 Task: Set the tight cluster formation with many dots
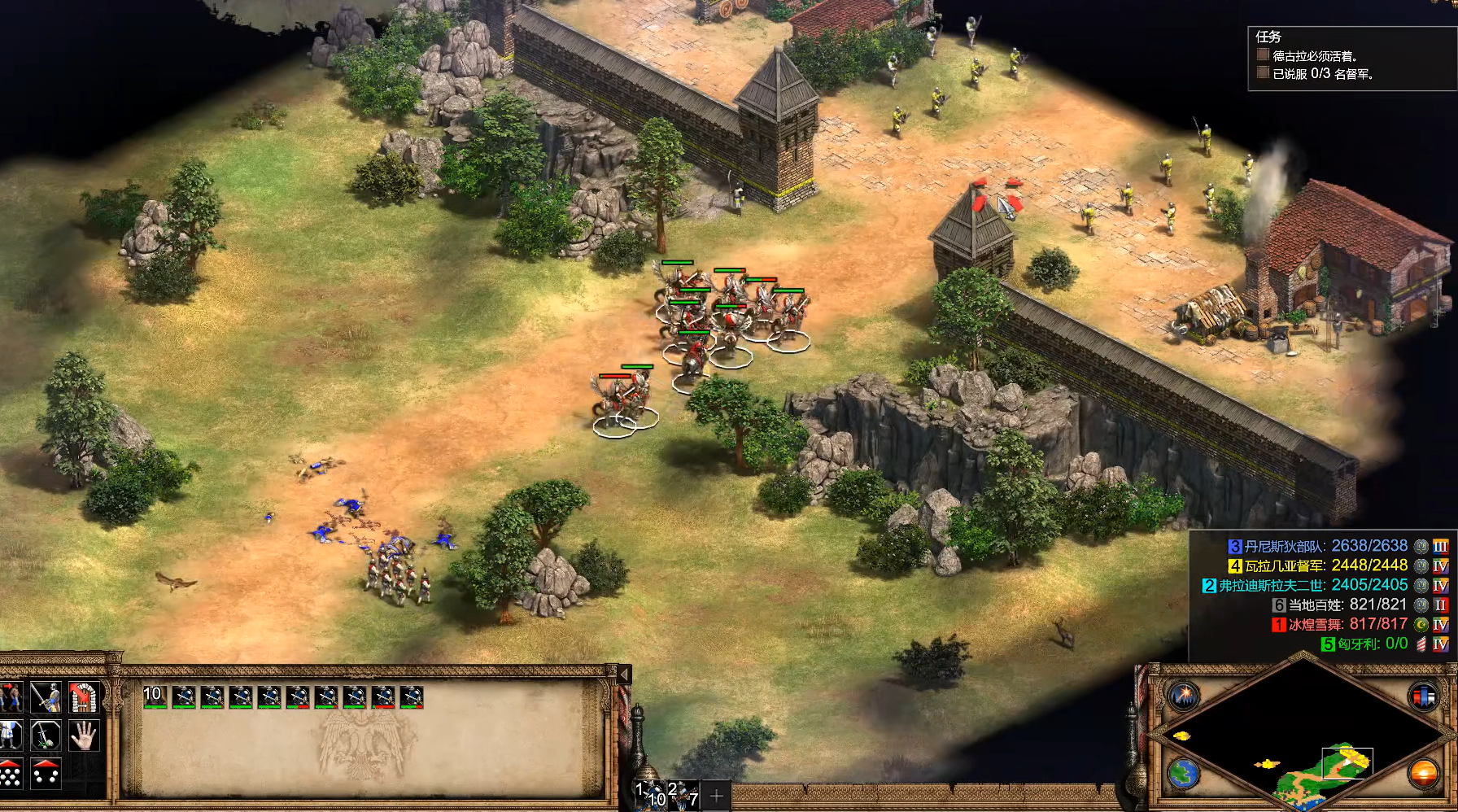[x=10, y=774]
